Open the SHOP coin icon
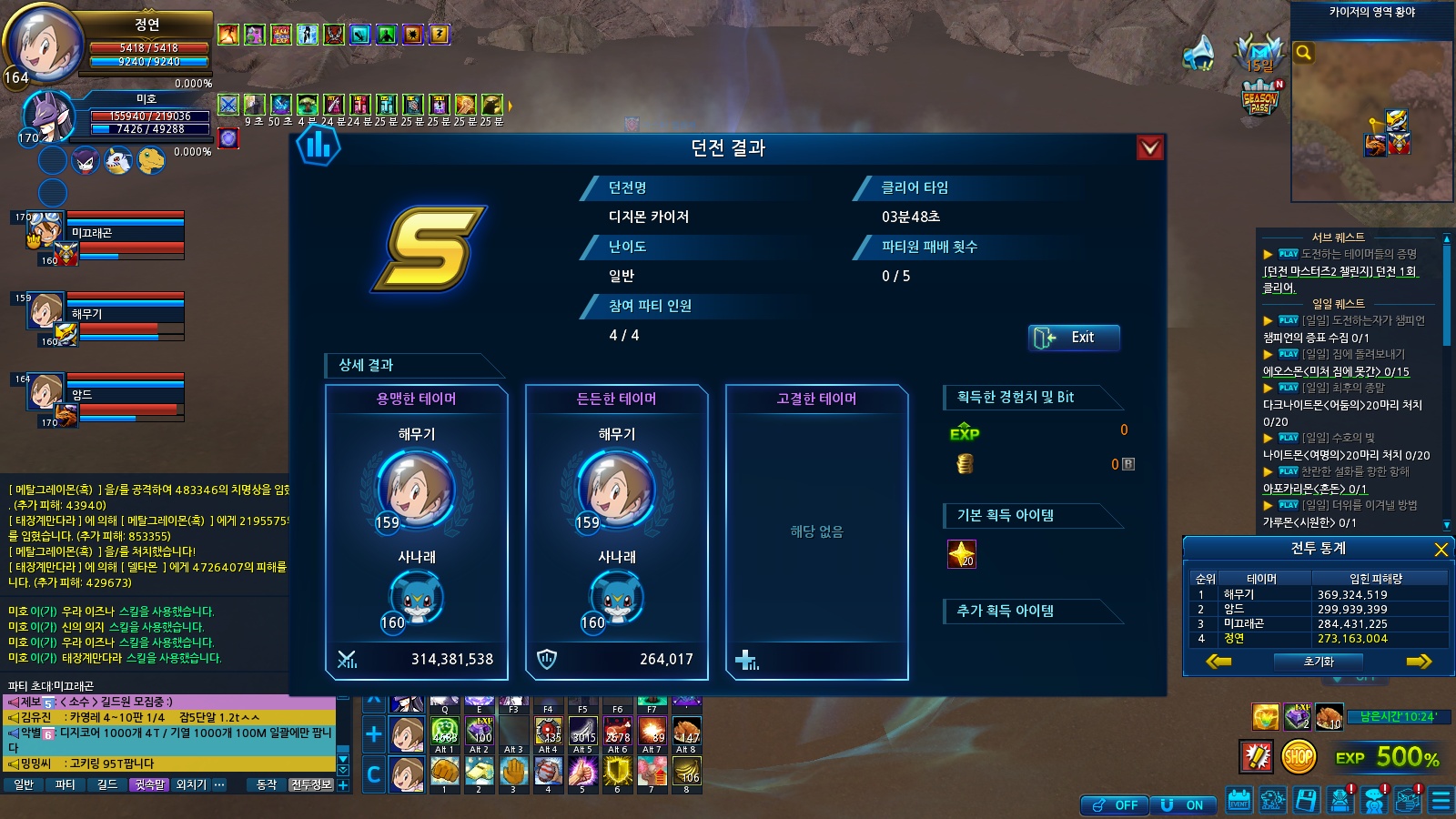The height and width of the screenshot is (819, 1456). click(x=1299, y=756)
